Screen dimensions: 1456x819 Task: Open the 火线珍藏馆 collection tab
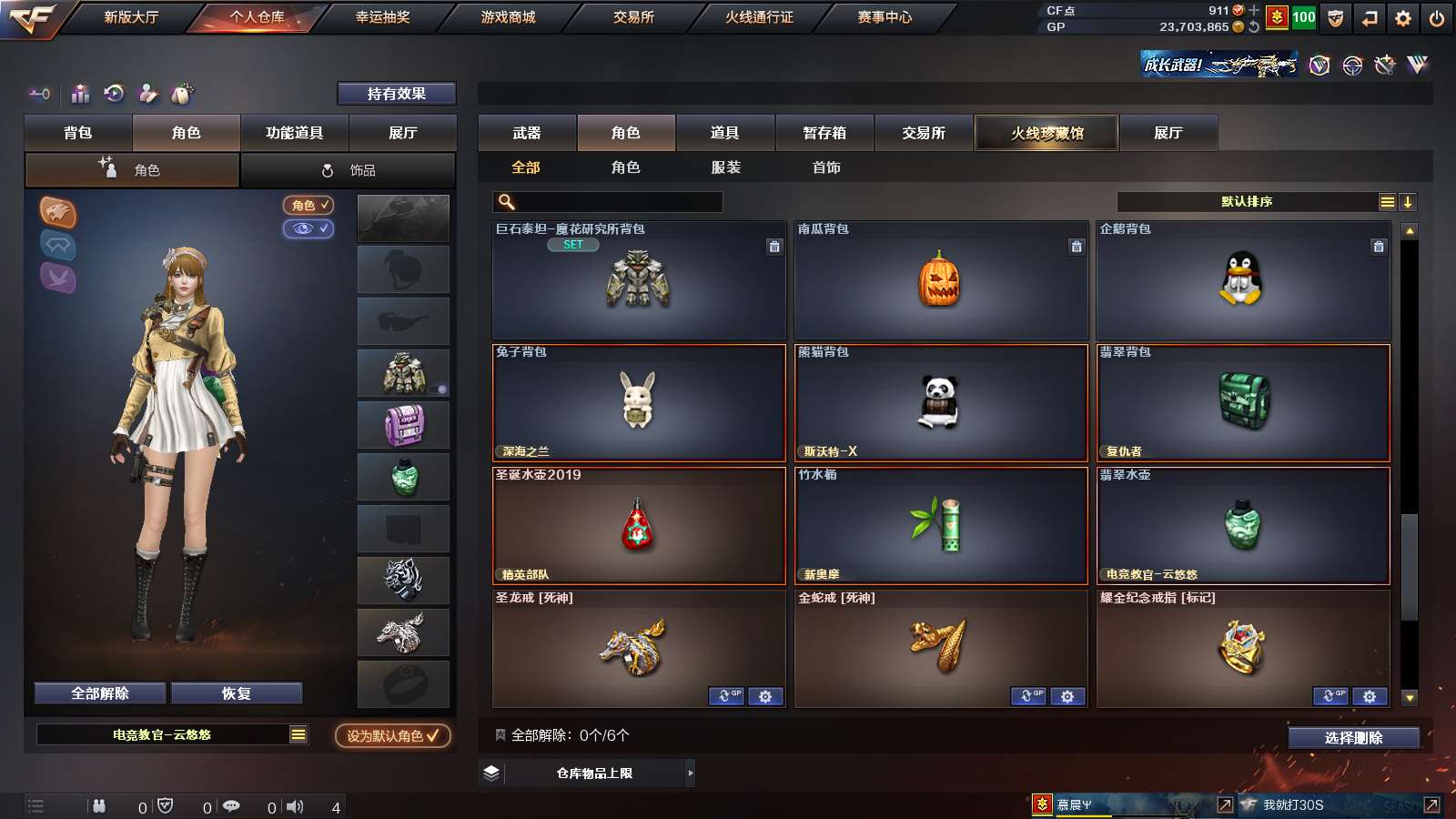pos(1046,133)
